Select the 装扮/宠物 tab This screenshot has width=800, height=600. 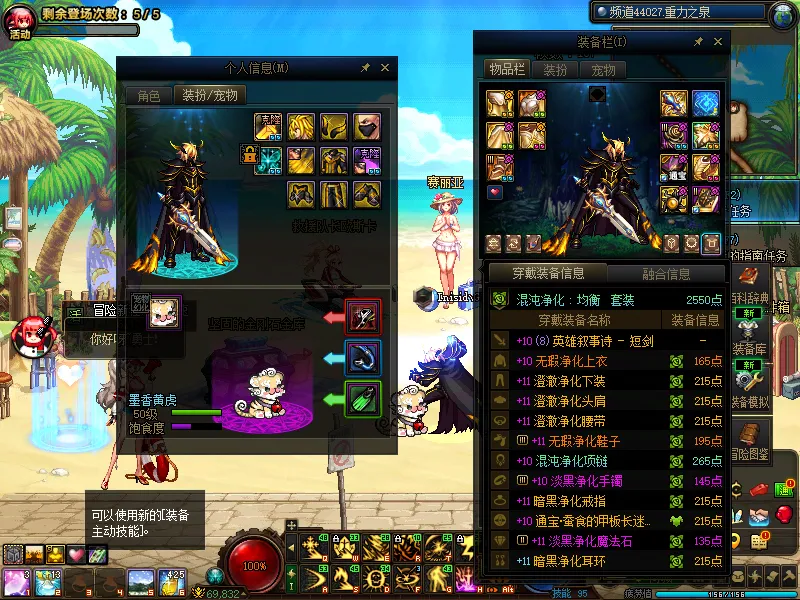[210, 96]
